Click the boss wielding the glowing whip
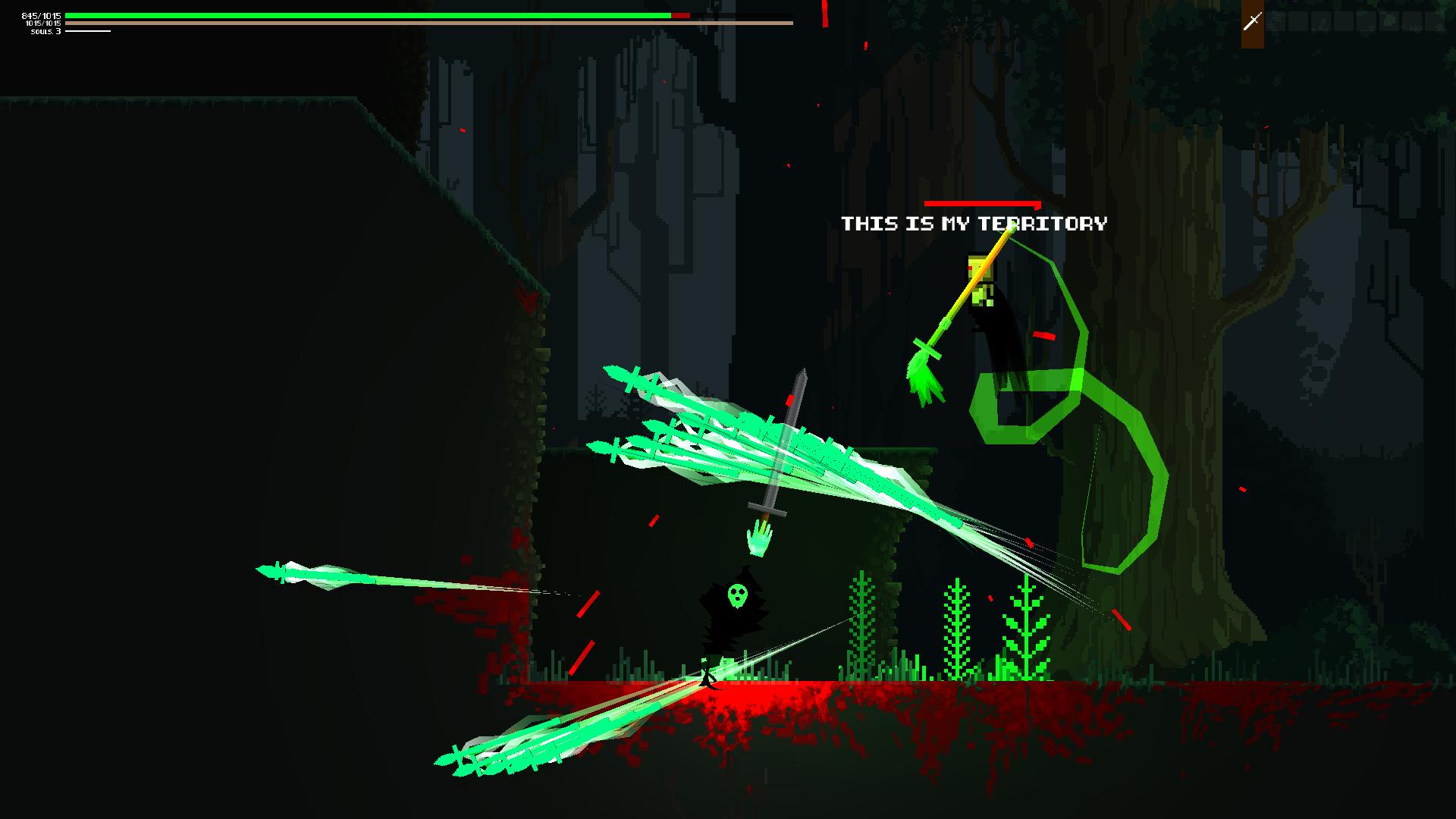This screenshot has width=1456, height=819. pos(986,303)
